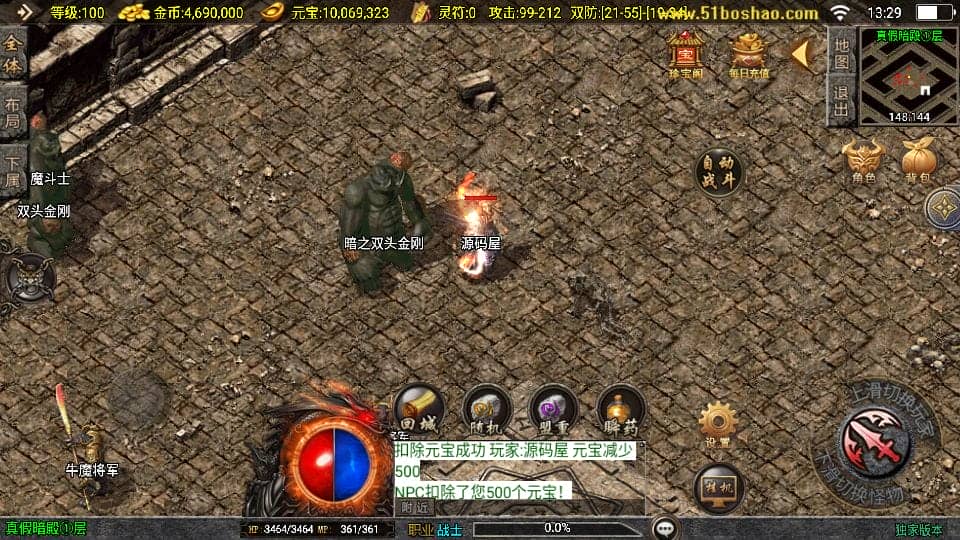Open the 背包 backpack
Viewport: 960px width, 540px height.
tap(918, 161)
